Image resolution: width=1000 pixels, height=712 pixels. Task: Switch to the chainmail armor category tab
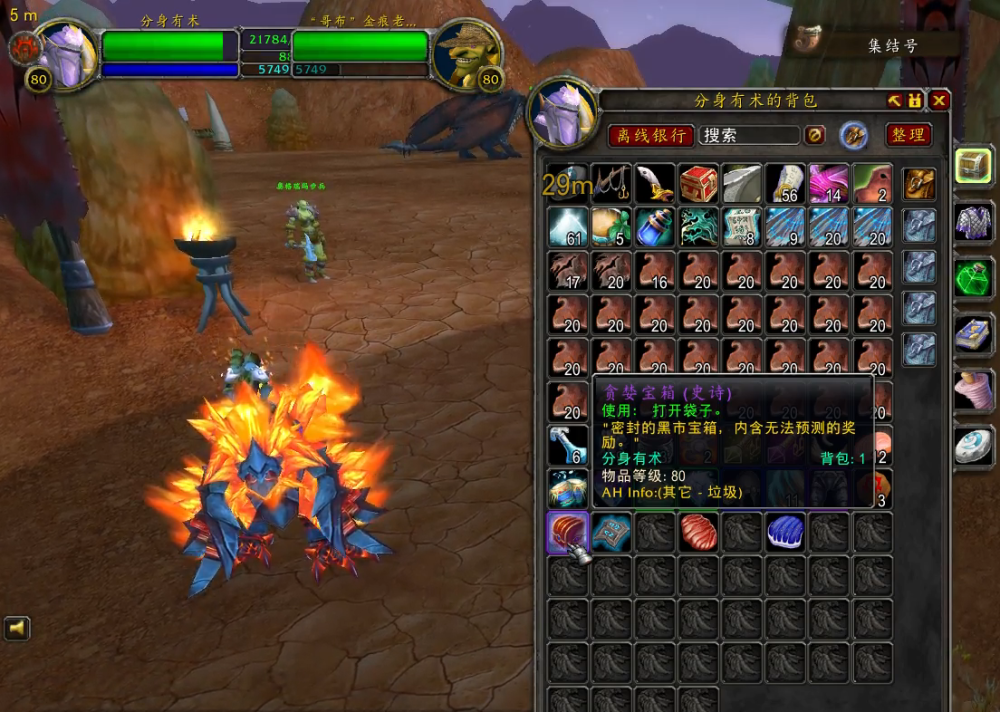974,220
